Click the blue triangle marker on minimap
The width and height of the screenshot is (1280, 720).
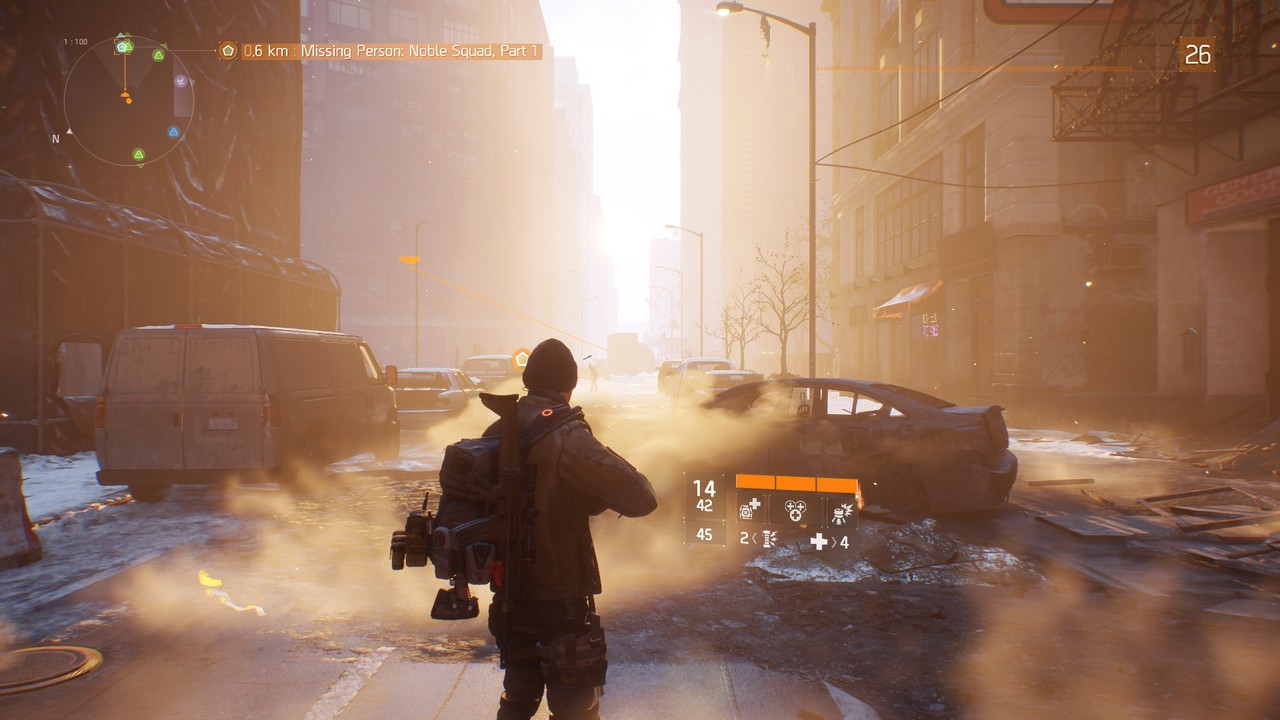(x=174, y=131)
